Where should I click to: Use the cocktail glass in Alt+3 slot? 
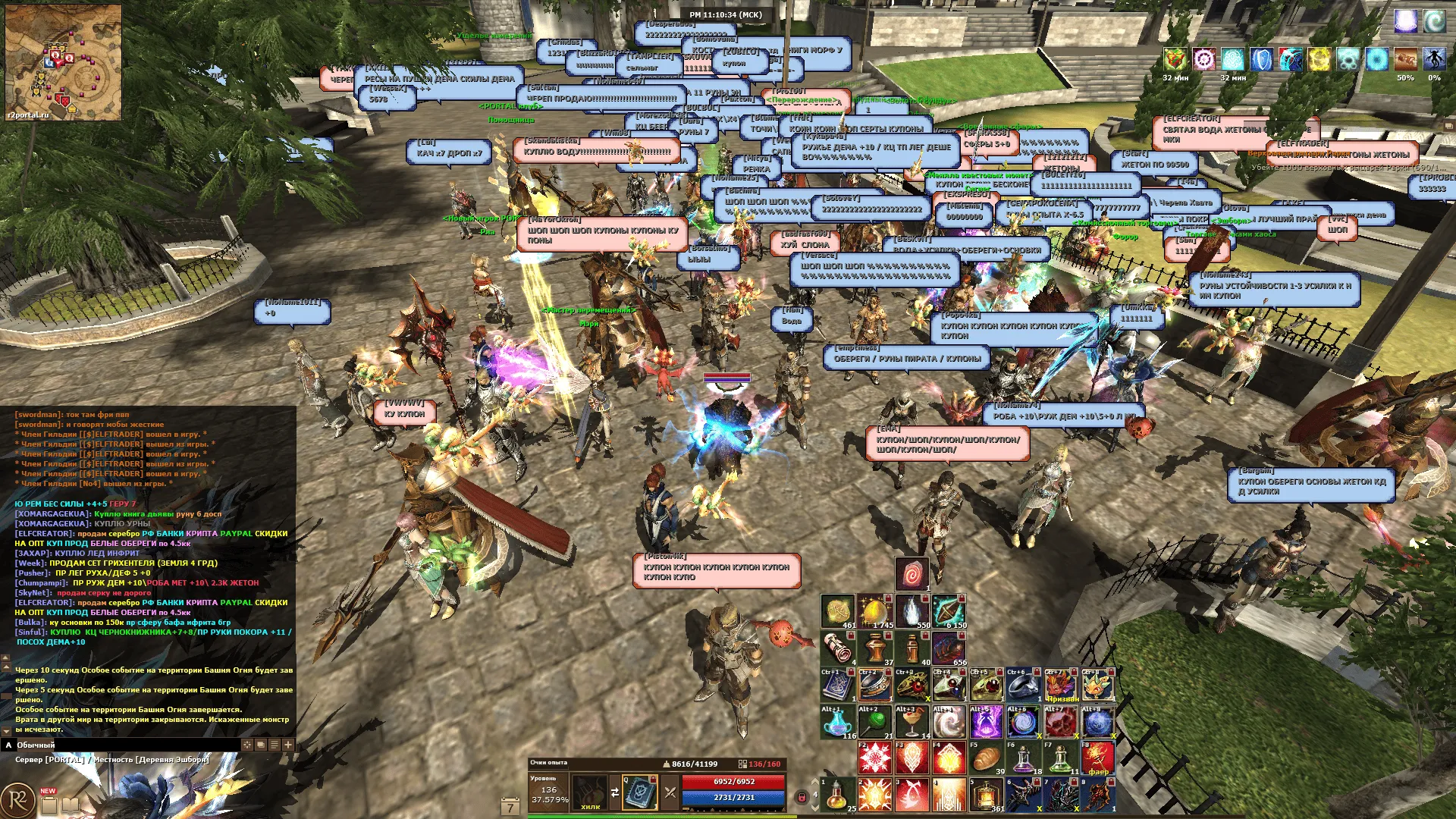912,723
